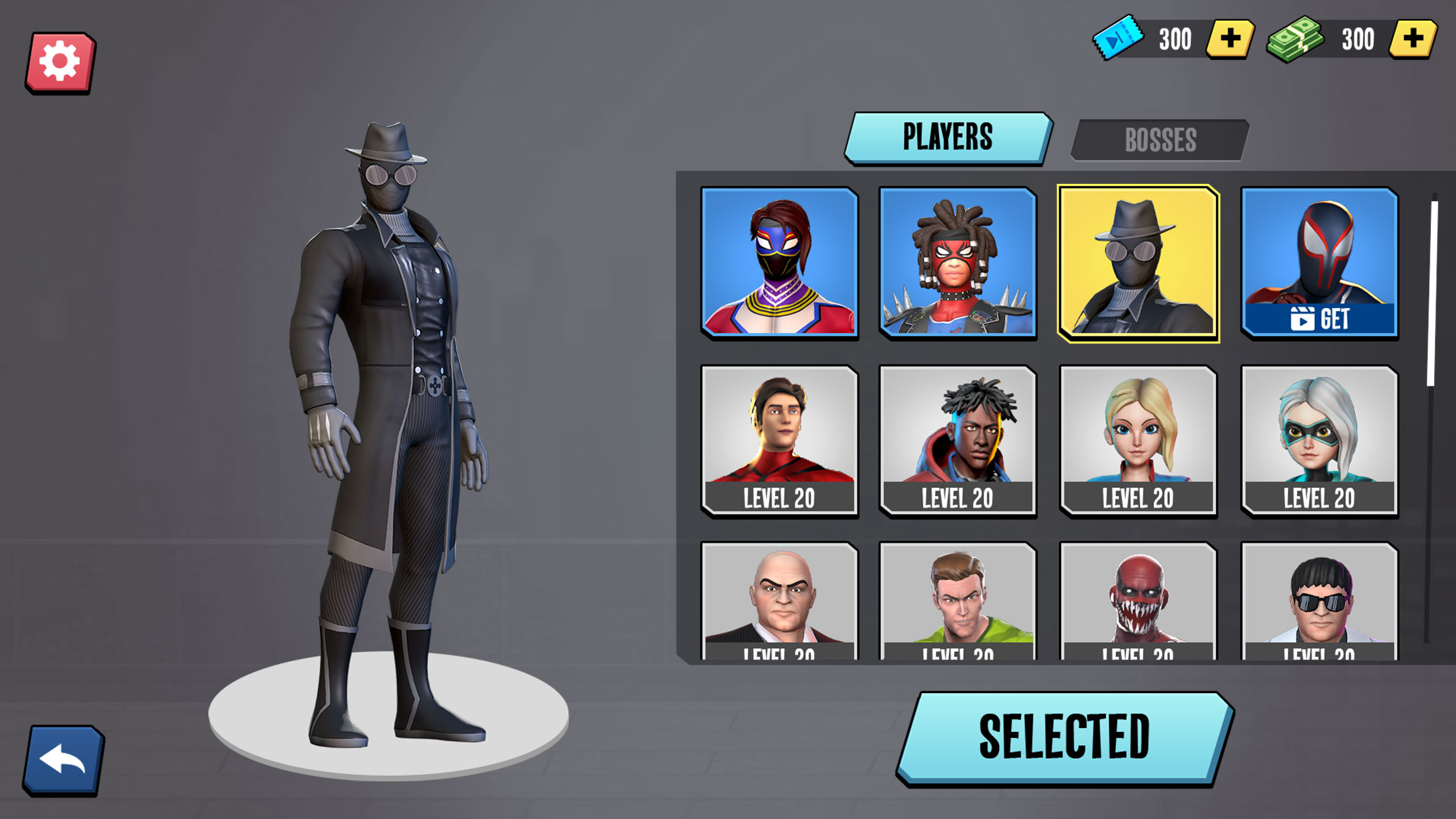
Task: Pick the man in green shirt tile
Action: click(x=957, y=601)
